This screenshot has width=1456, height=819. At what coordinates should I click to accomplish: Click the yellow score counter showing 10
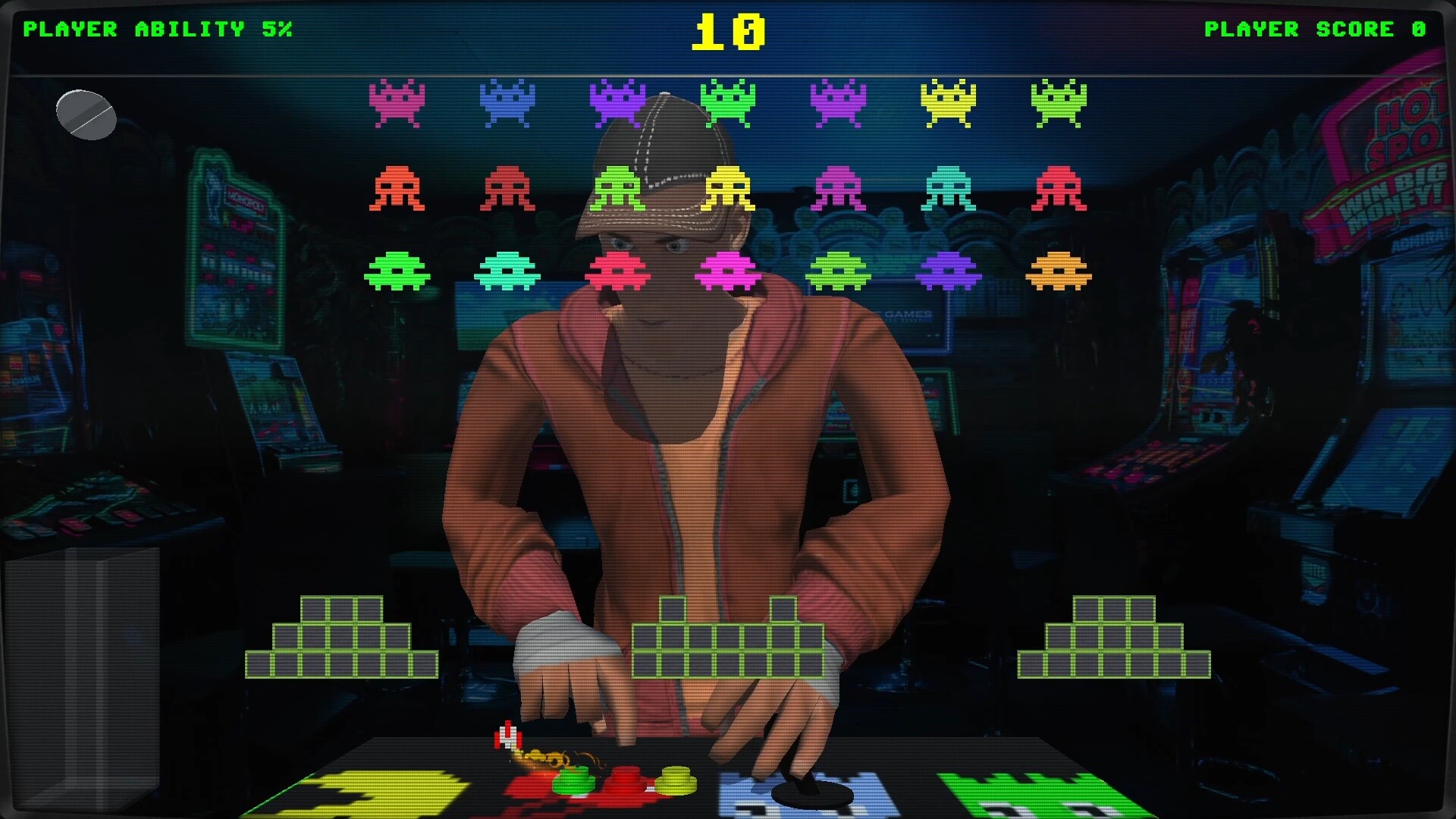(x=729, y=30)
